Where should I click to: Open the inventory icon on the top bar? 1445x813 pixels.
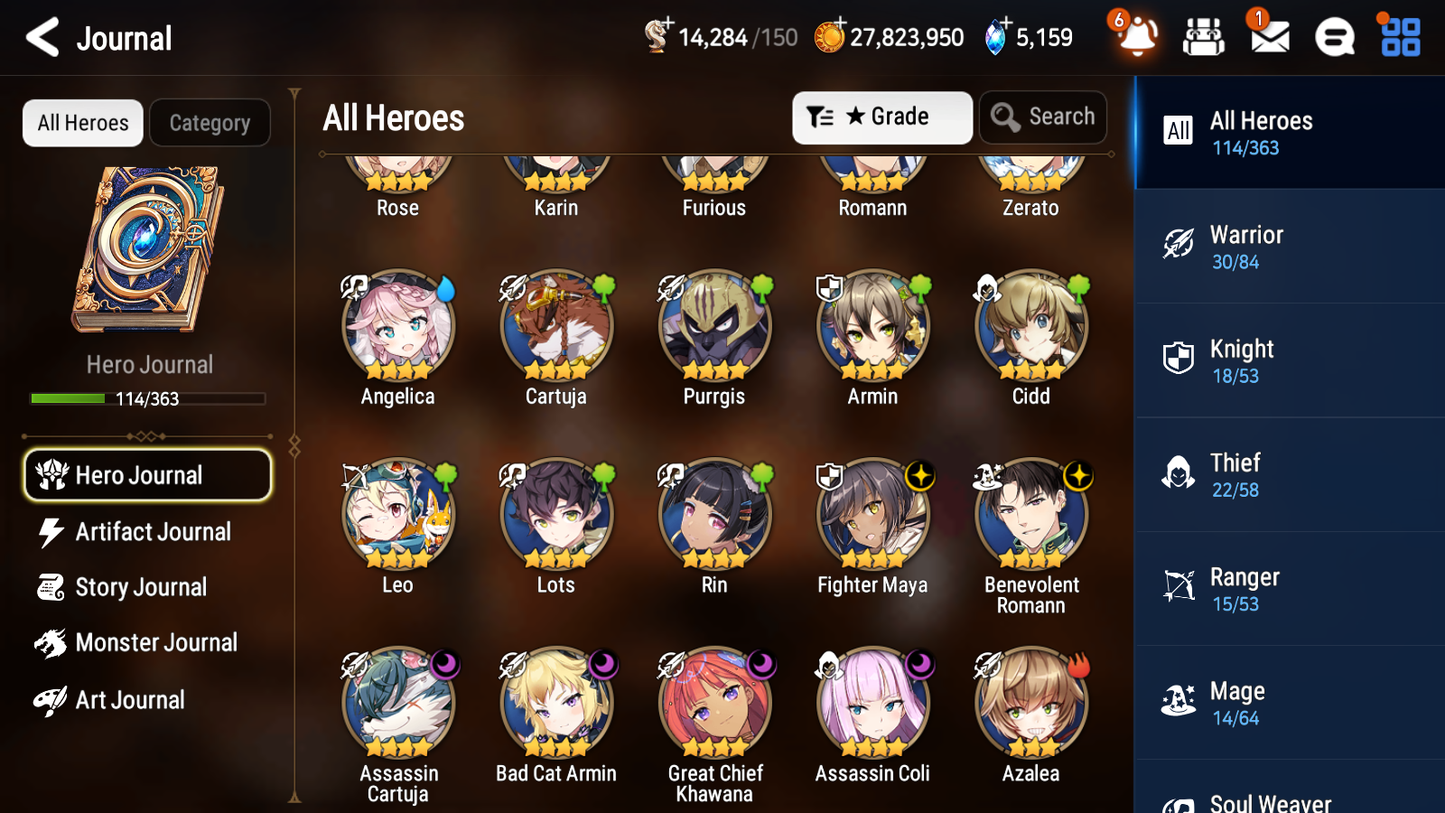1203,36
